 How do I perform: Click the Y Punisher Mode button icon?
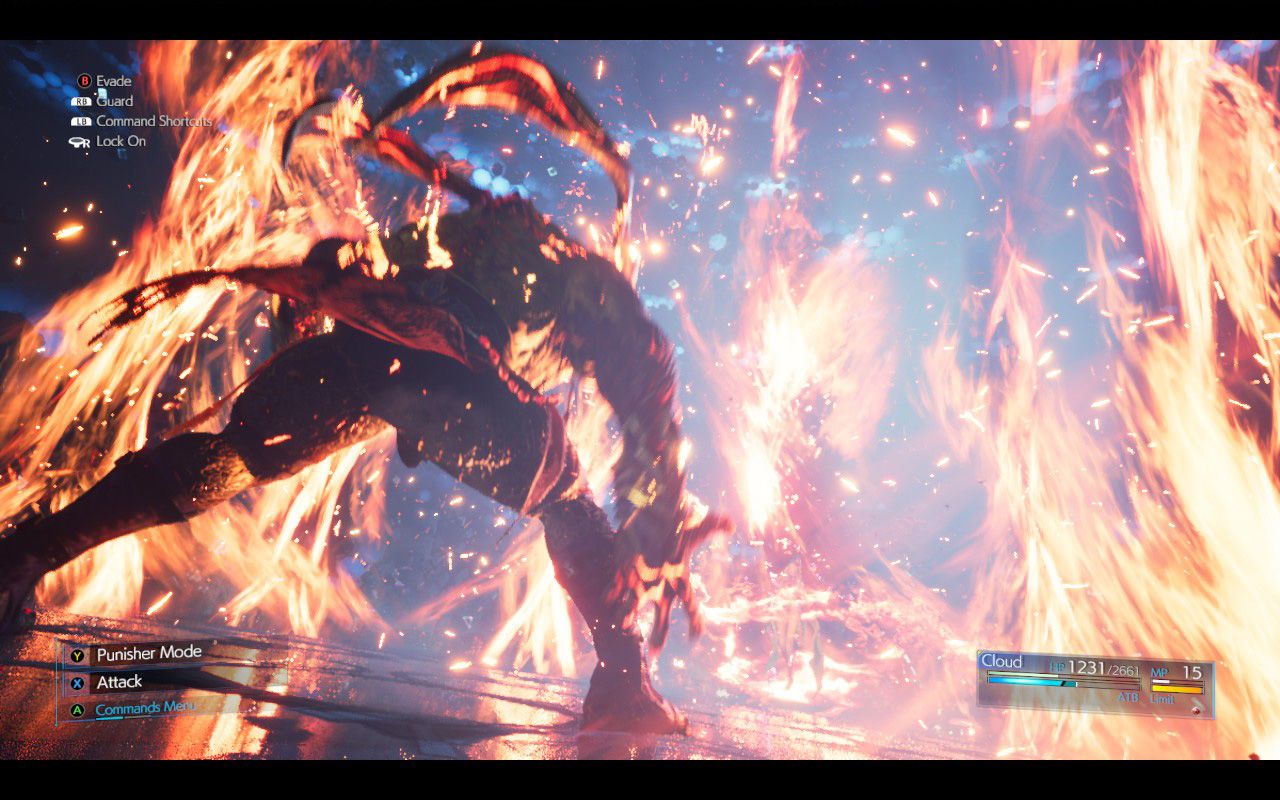coord(77,656)
